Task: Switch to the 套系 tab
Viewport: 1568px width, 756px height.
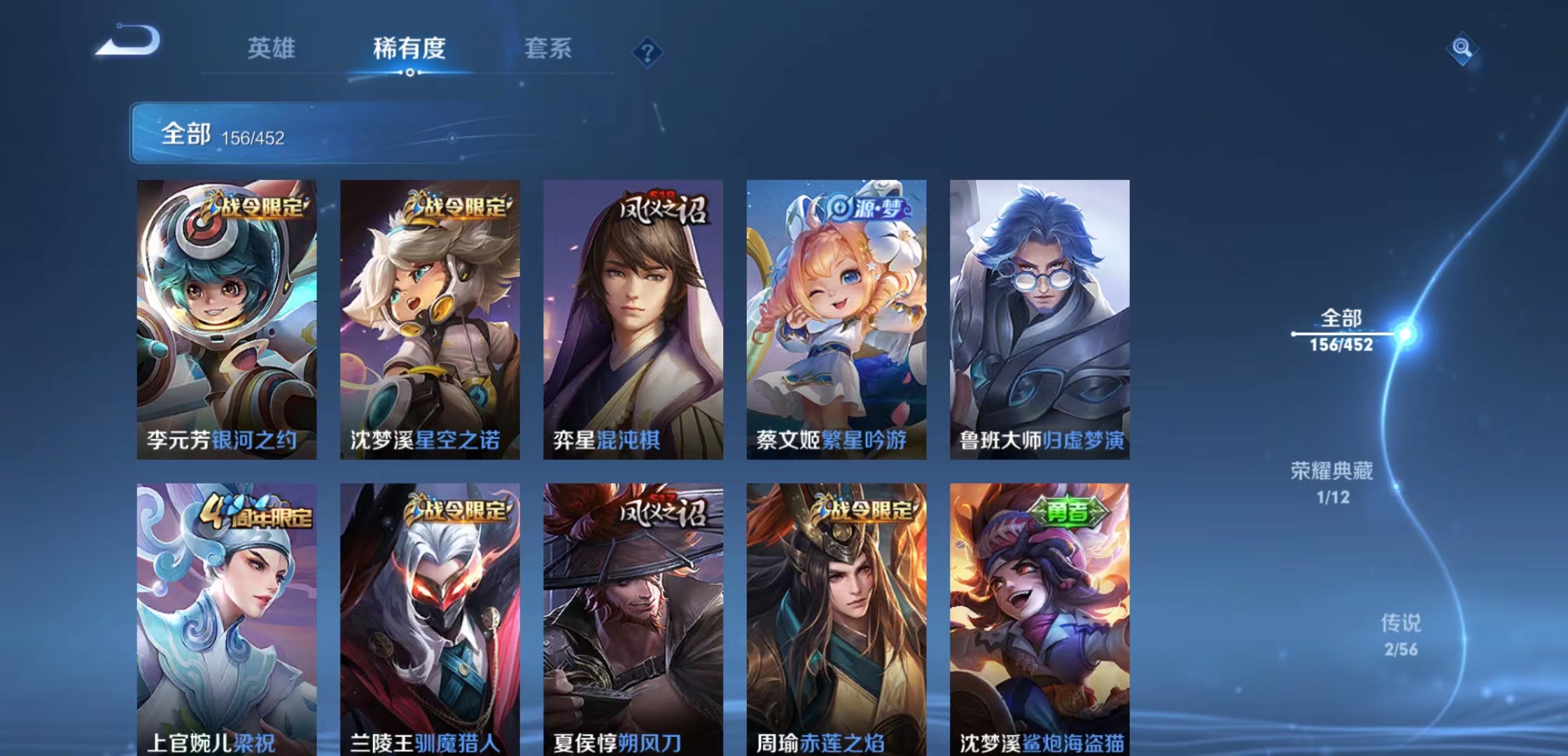Action: [x=547, y=49]
